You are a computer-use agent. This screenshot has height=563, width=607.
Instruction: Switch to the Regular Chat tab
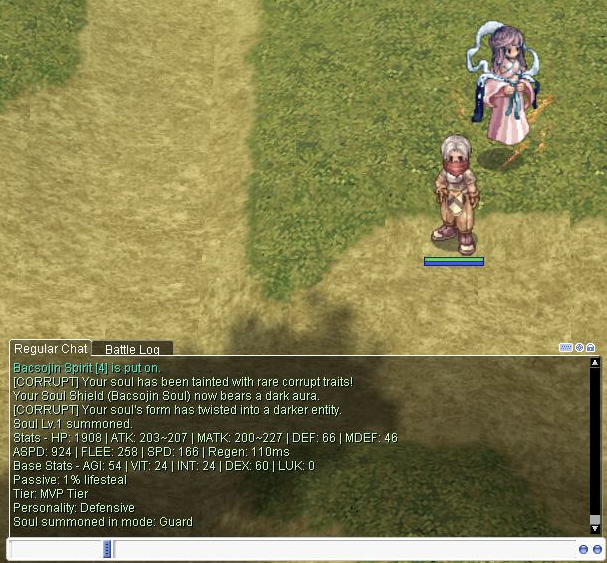(x=50, y=348)
